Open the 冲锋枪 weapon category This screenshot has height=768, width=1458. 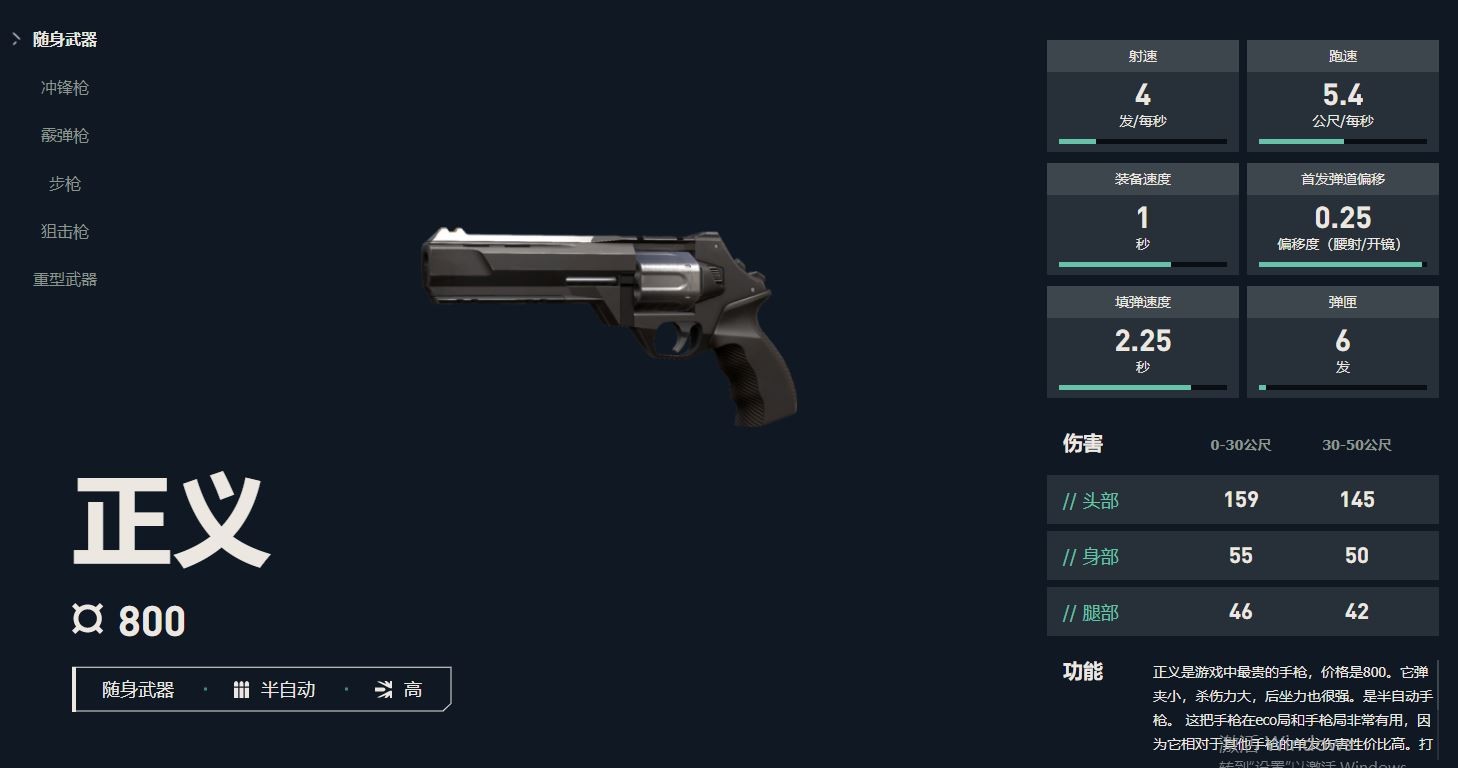[65, 88]
